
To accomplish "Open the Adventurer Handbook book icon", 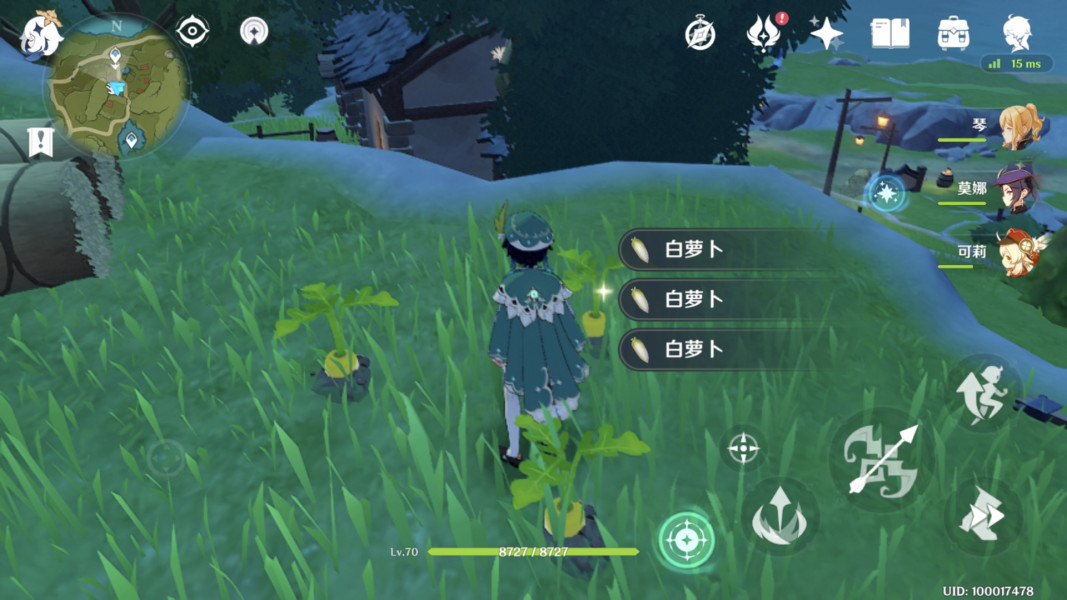I will click(889, 33).
